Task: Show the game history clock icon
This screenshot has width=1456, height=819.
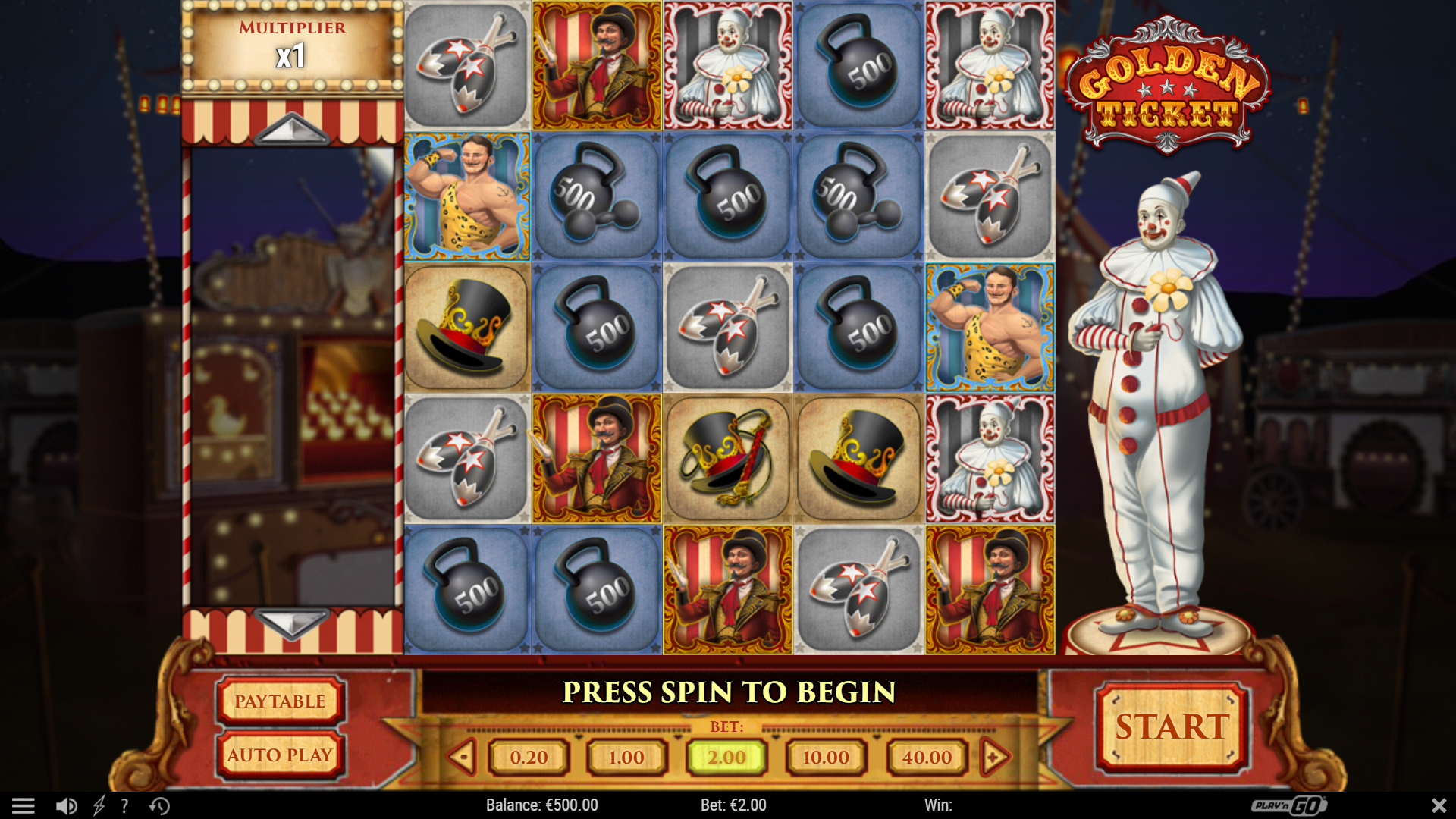Action: pos(159,805)
